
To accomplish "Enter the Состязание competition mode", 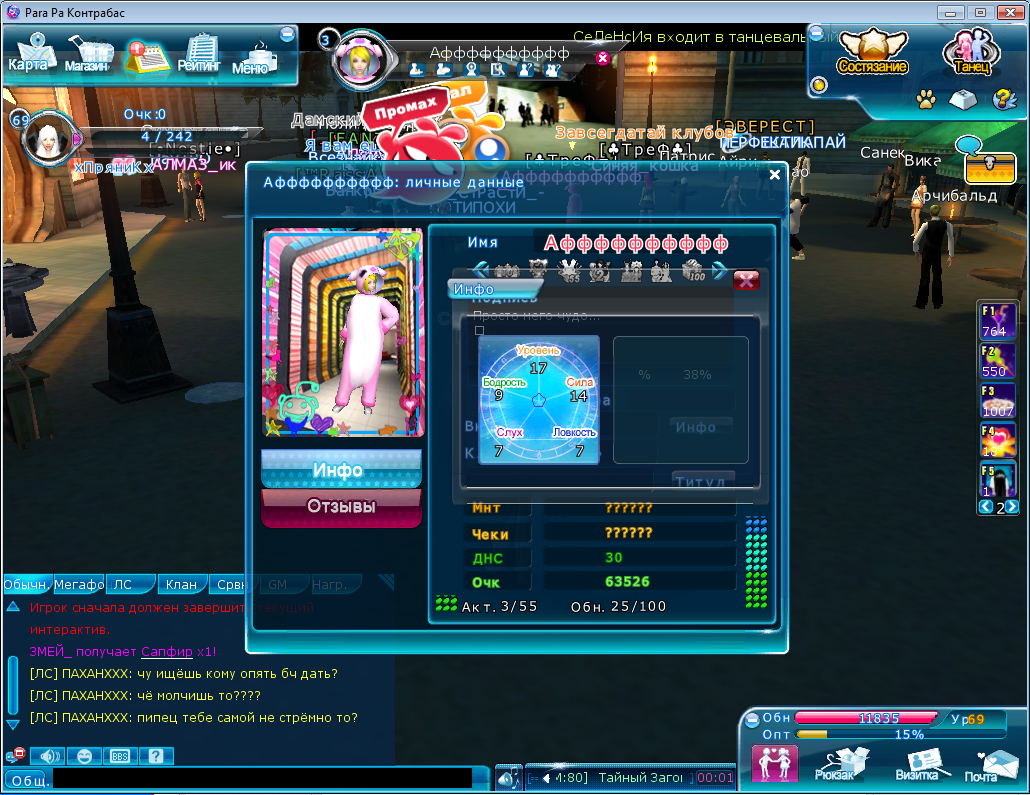I will (x=872, y=52).
